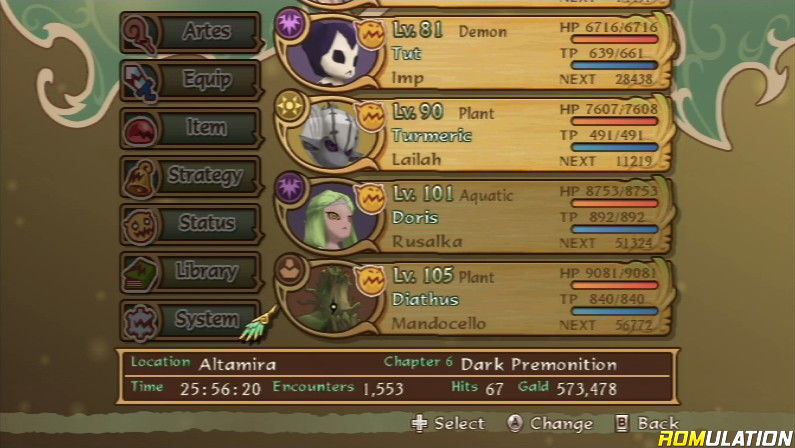
Task: Choose Turmeric the Lailah party row
Action: 520,135
